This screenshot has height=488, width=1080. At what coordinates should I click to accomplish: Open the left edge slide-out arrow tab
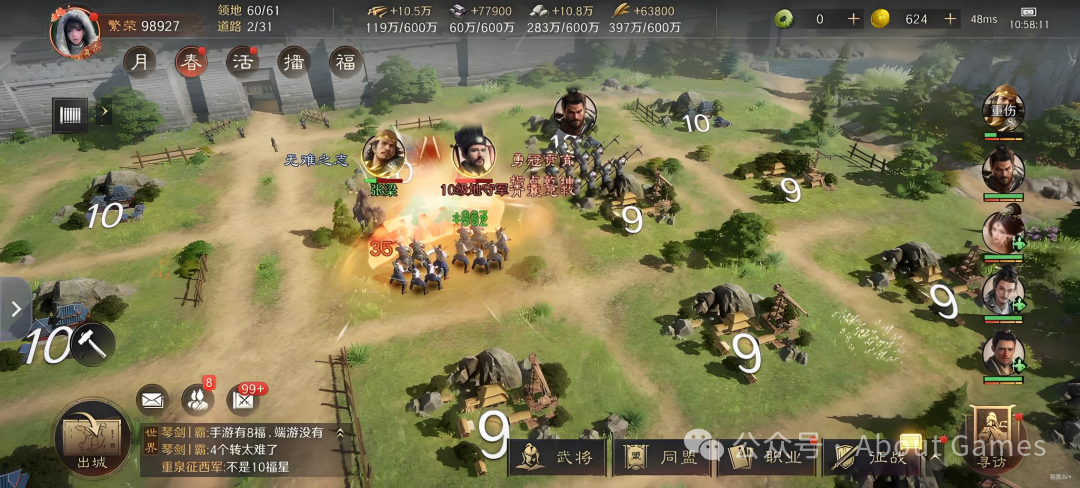point(15,309)
